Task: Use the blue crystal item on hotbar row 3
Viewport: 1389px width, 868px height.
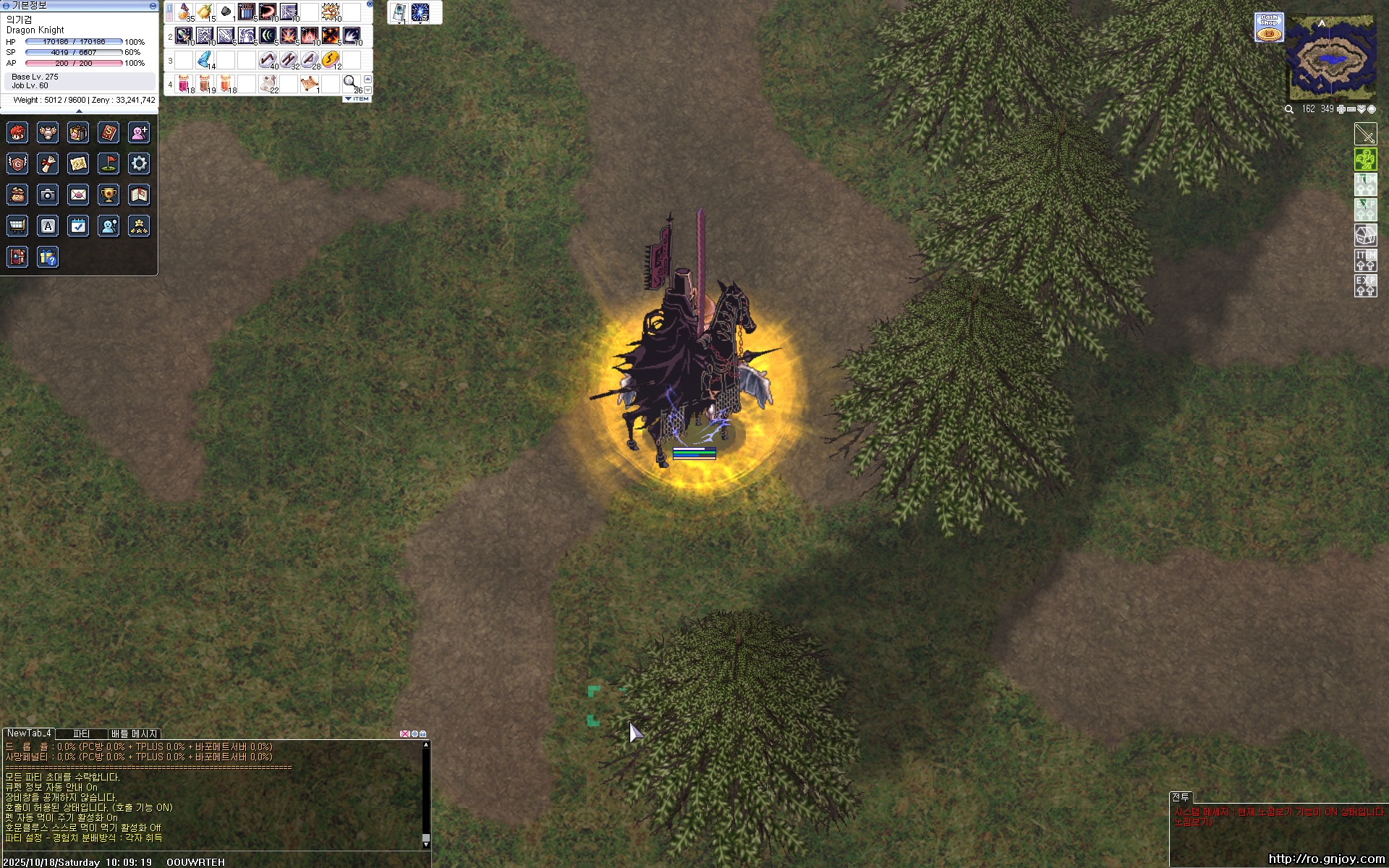Action: pyautogui.click(x=205, y=59)
